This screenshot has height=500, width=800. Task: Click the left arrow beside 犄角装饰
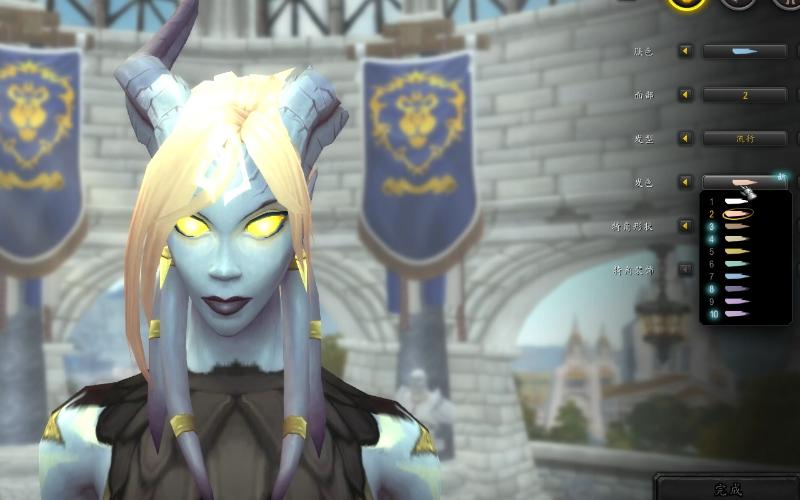686,269
